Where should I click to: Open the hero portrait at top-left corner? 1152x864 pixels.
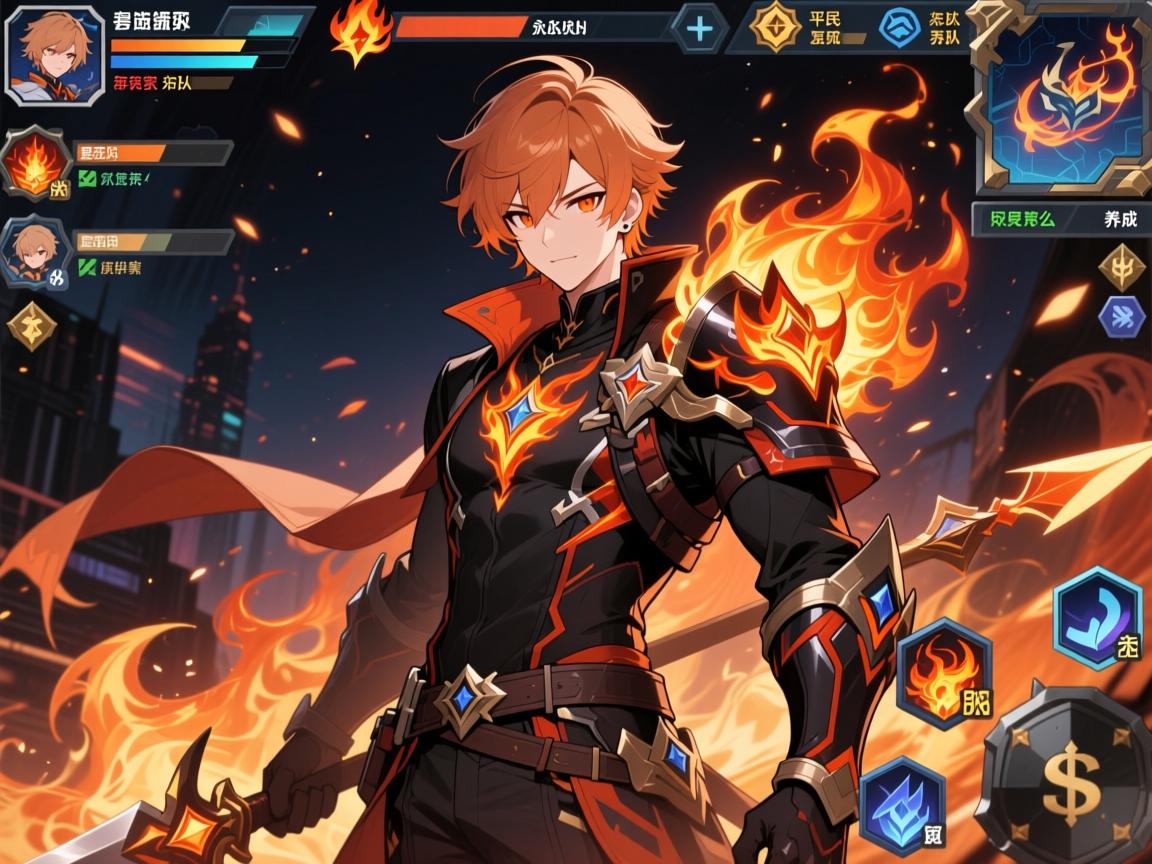coord(56,54)
